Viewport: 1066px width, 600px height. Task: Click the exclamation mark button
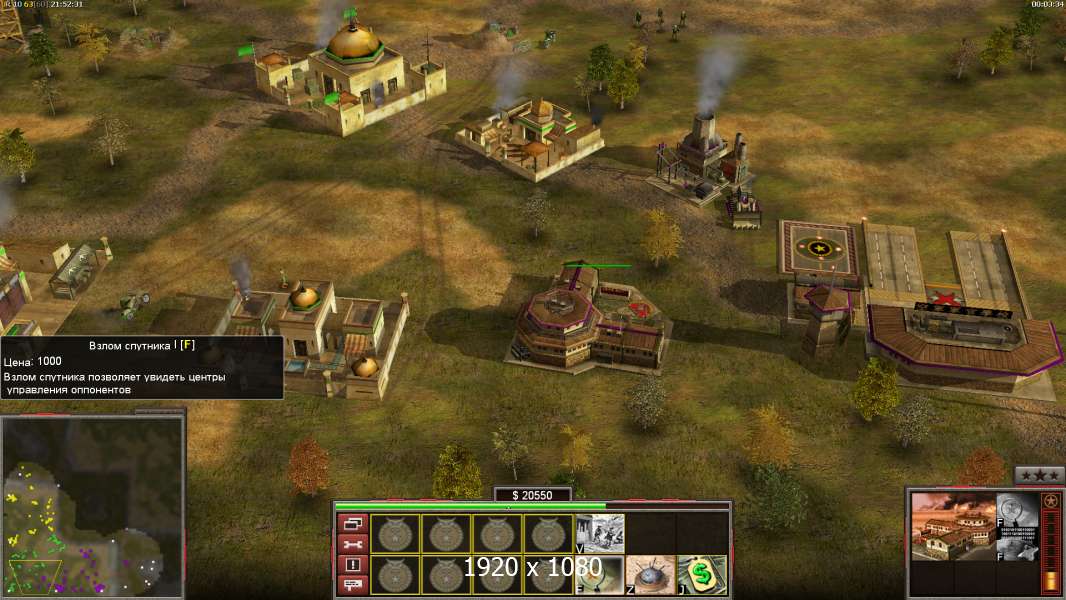click(354, 564)
